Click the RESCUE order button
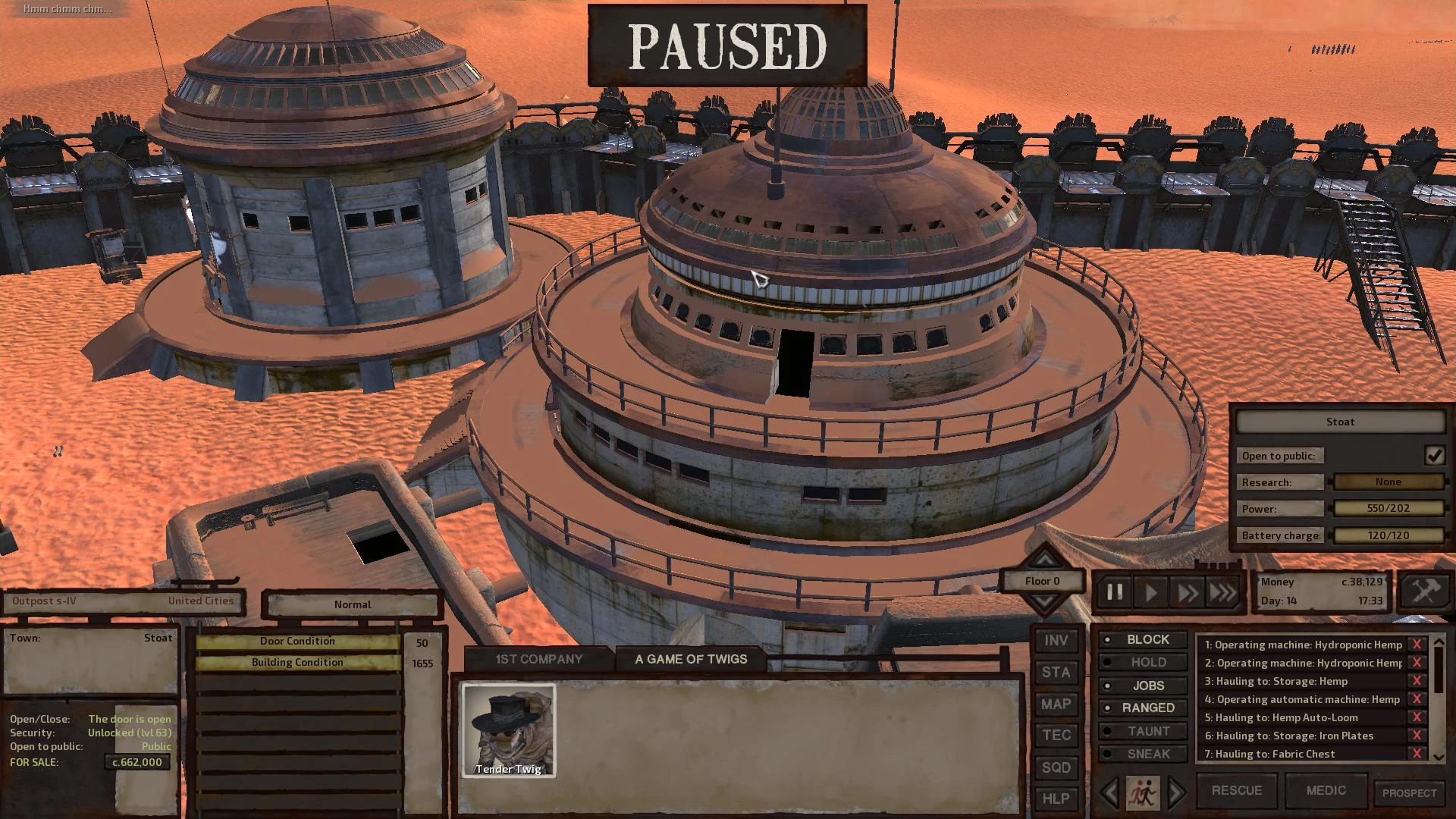This screenshot has height=819, width=1456. pos(1236,791)
